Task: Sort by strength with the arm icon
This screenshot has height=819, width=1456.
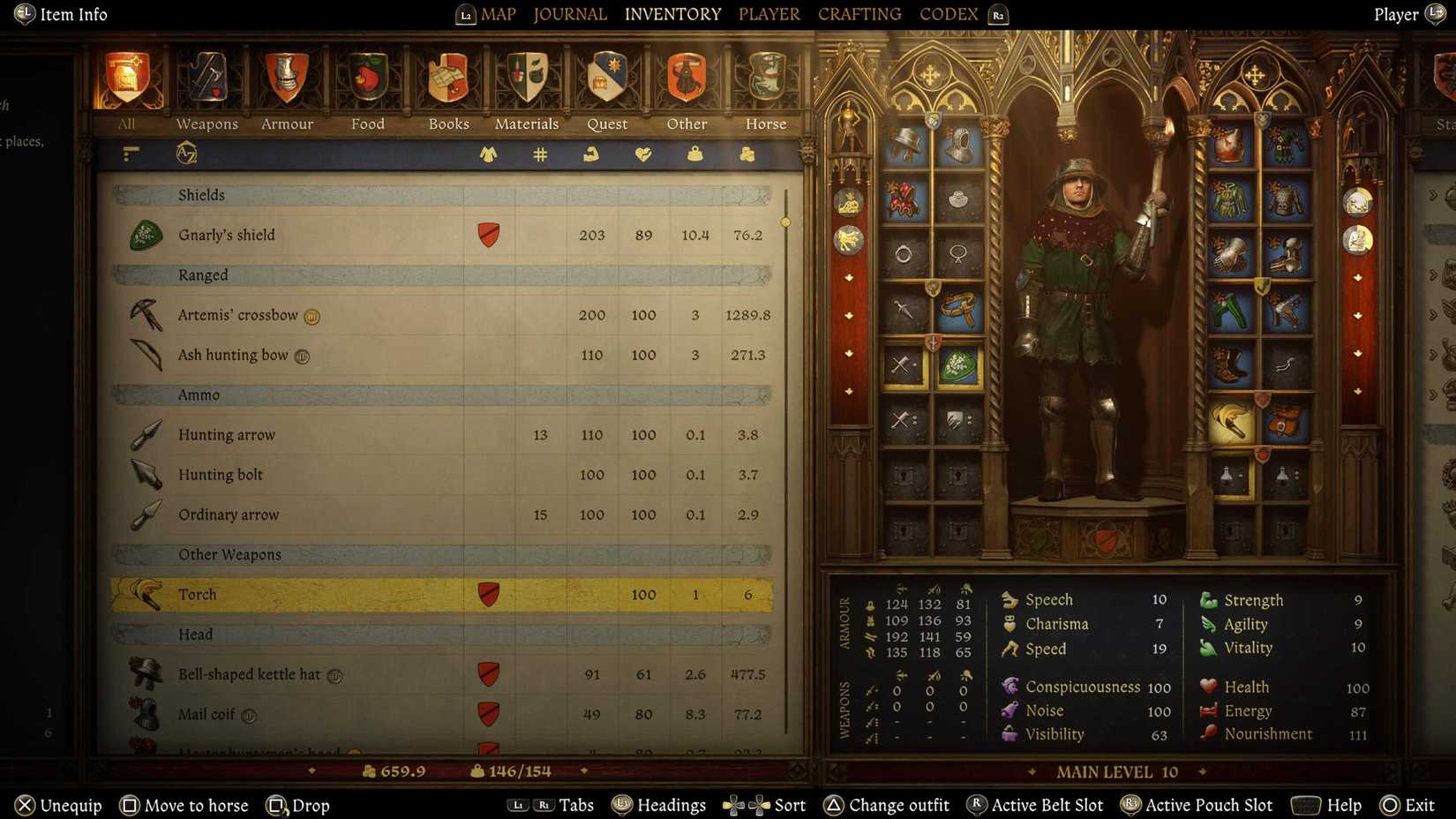Action: click(590, 154)
